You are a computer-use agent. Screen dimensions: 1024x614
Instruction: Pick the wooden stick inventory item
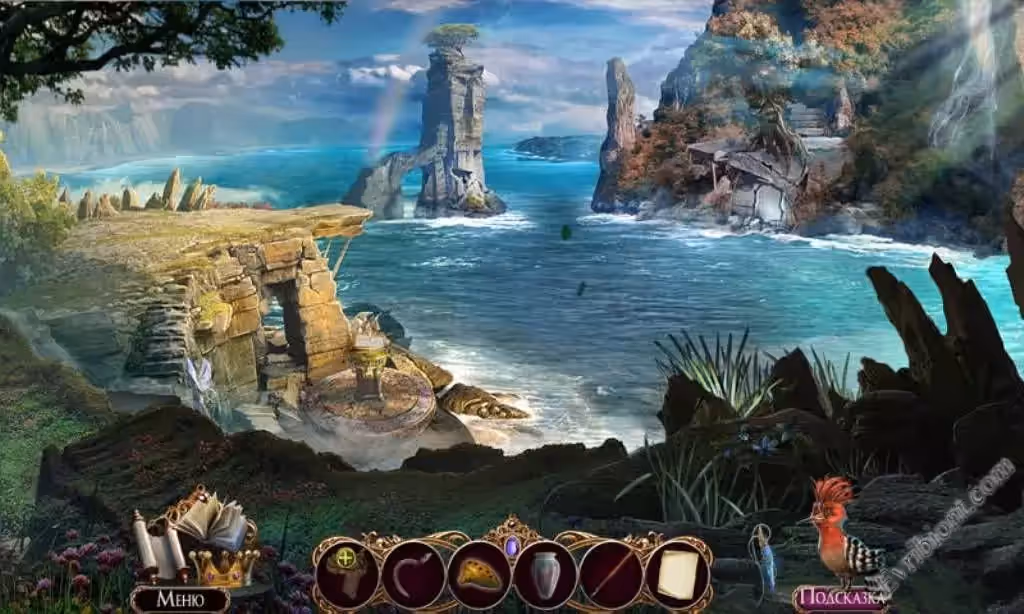[x=611, y=574]
